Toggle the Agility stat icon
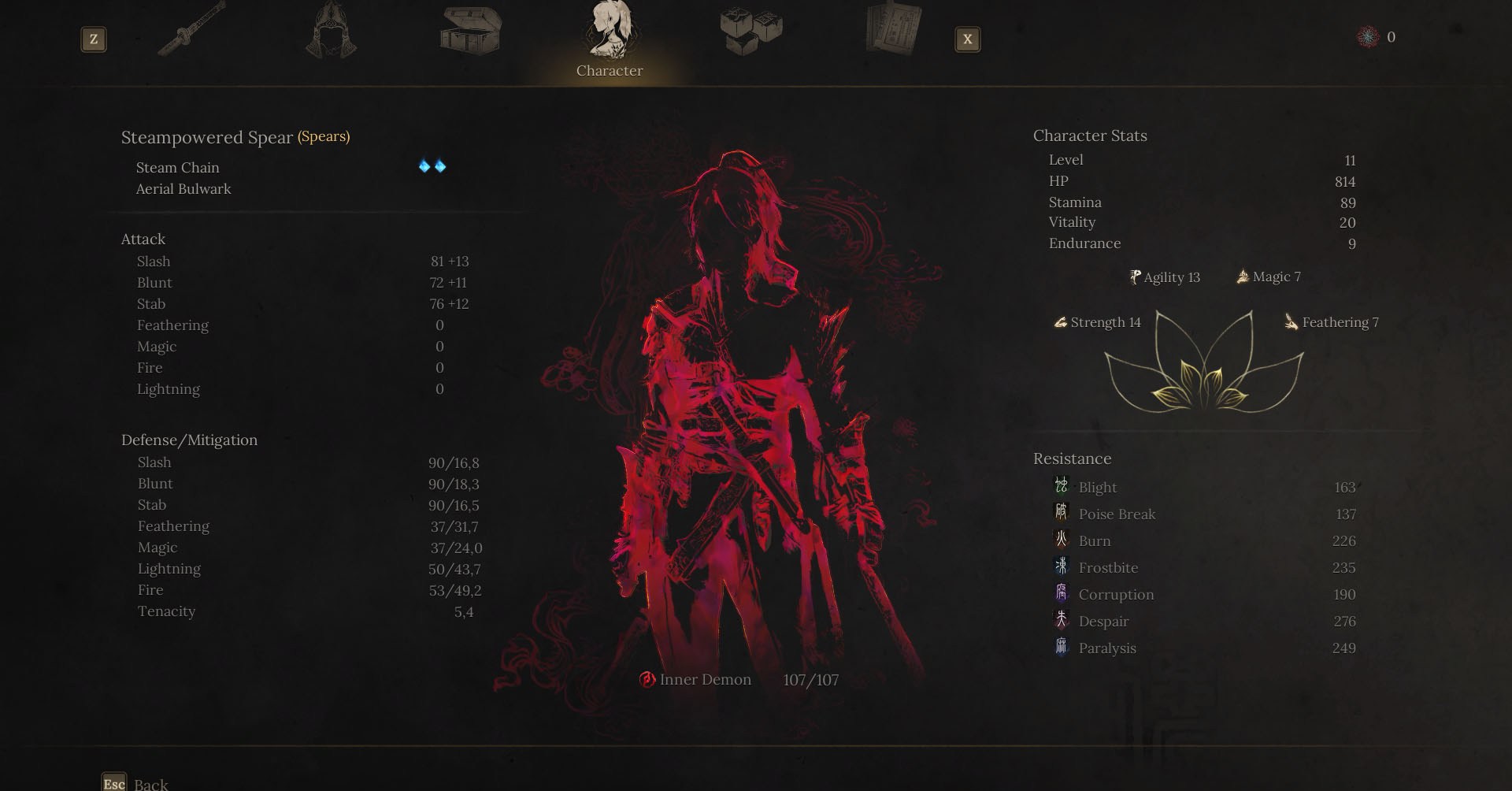The width and height of the screenshot is (1512, 791). (1134, 277)
